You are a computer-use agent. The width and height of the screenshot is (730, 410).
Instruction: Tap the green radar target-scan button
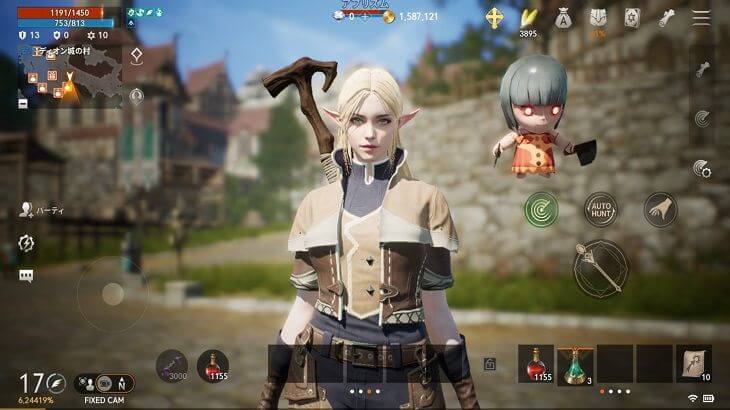[x=542, y=209]
